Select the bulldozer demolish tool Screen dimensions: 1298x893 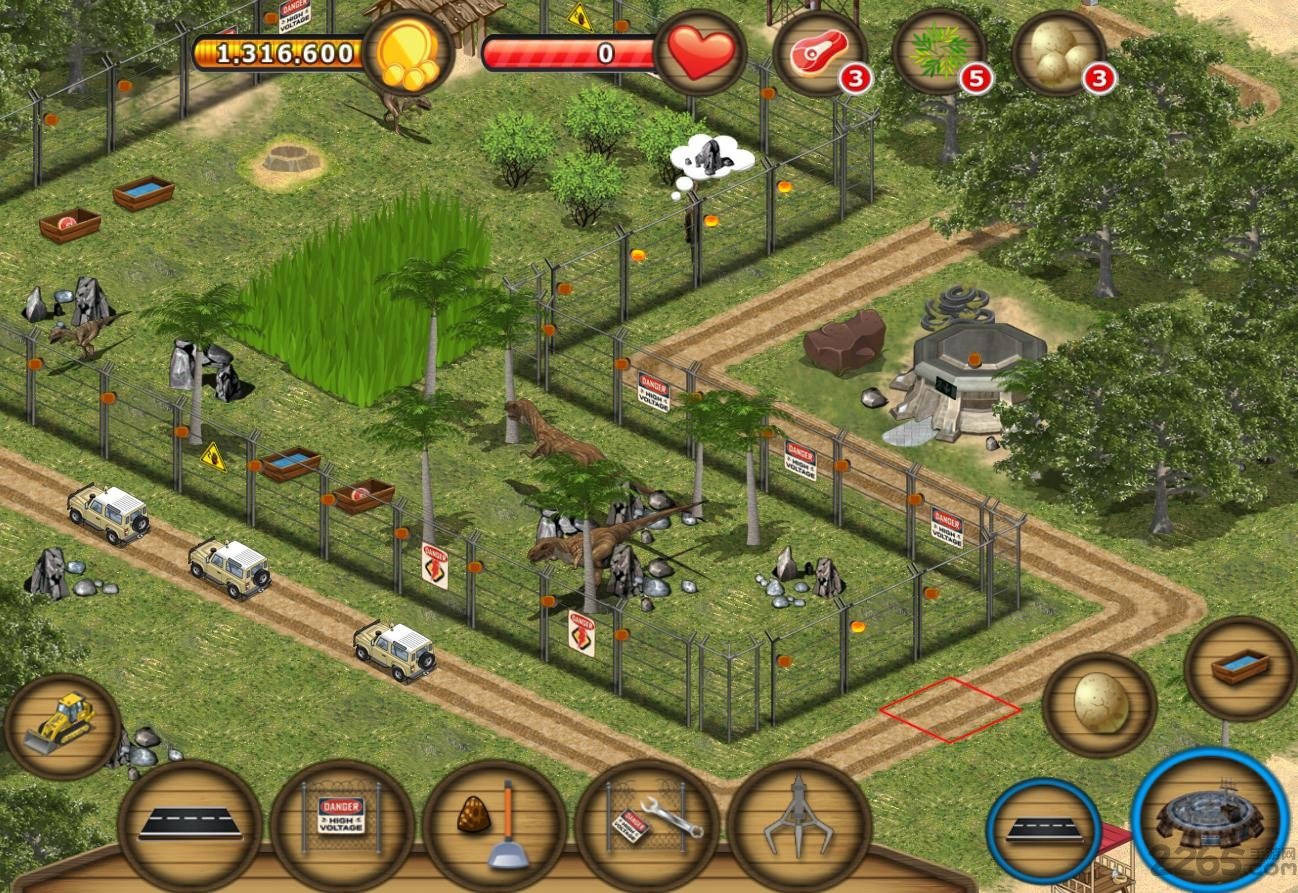point(62,725)
